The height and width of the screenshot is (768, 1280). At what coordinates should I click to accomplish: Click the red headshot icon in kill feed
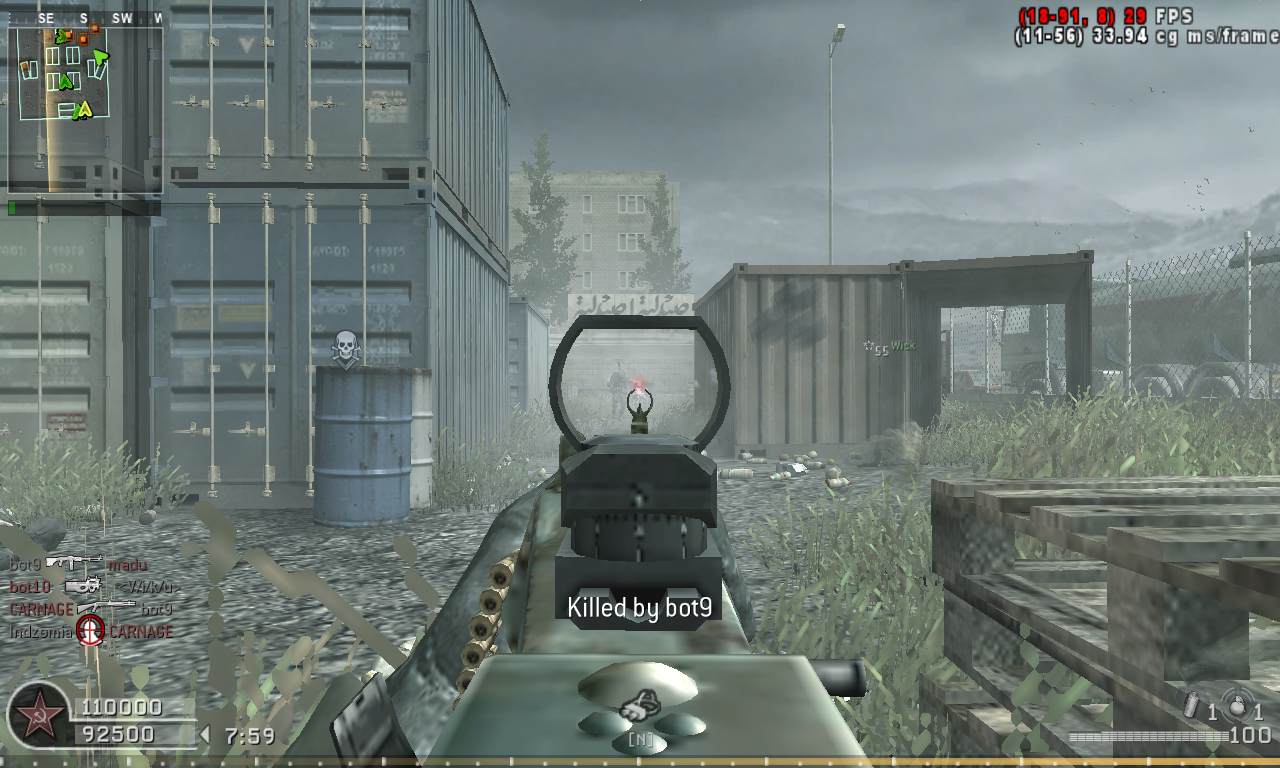point(91,631)
